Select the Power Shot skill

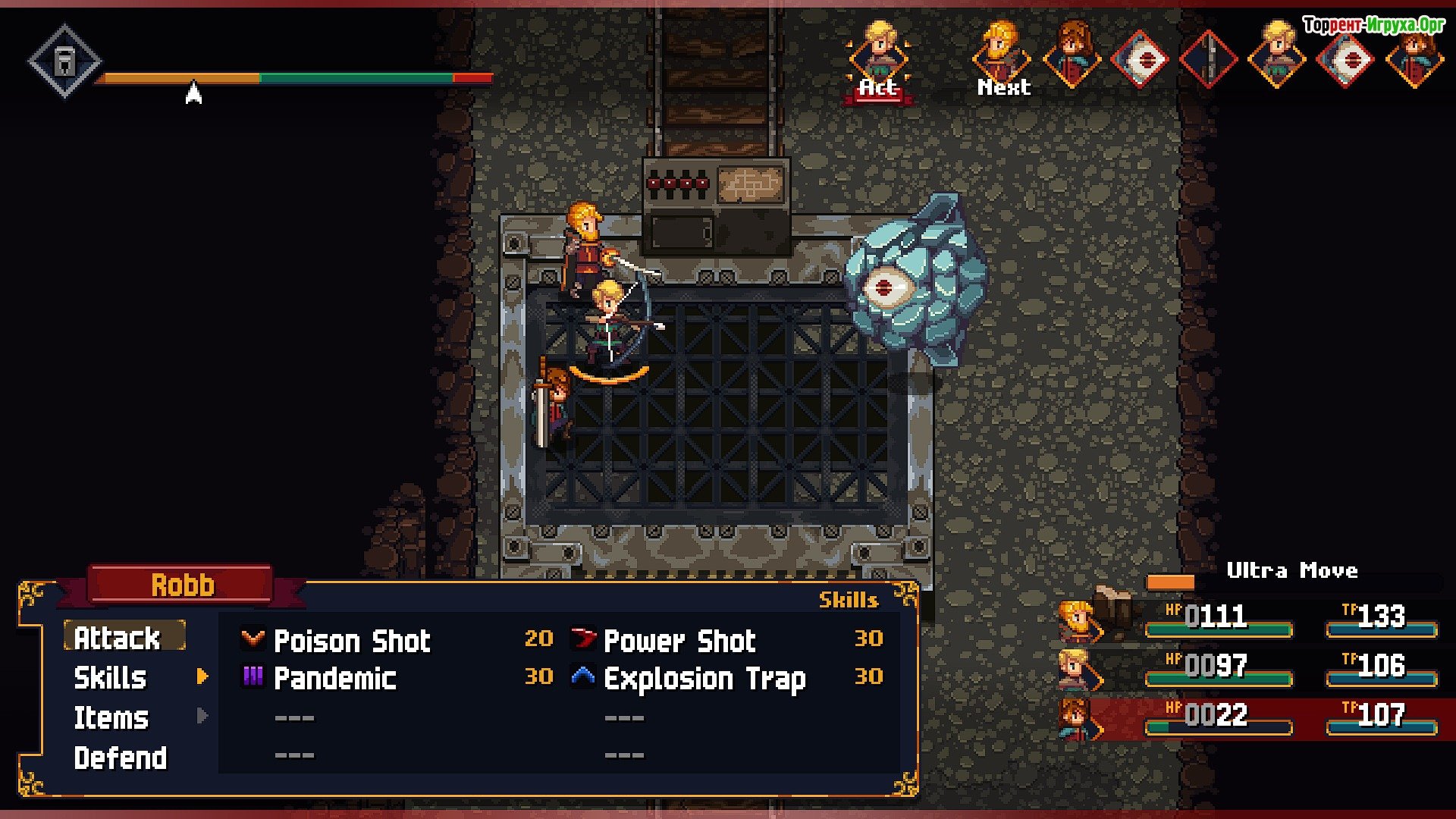(x=679, y=641)
